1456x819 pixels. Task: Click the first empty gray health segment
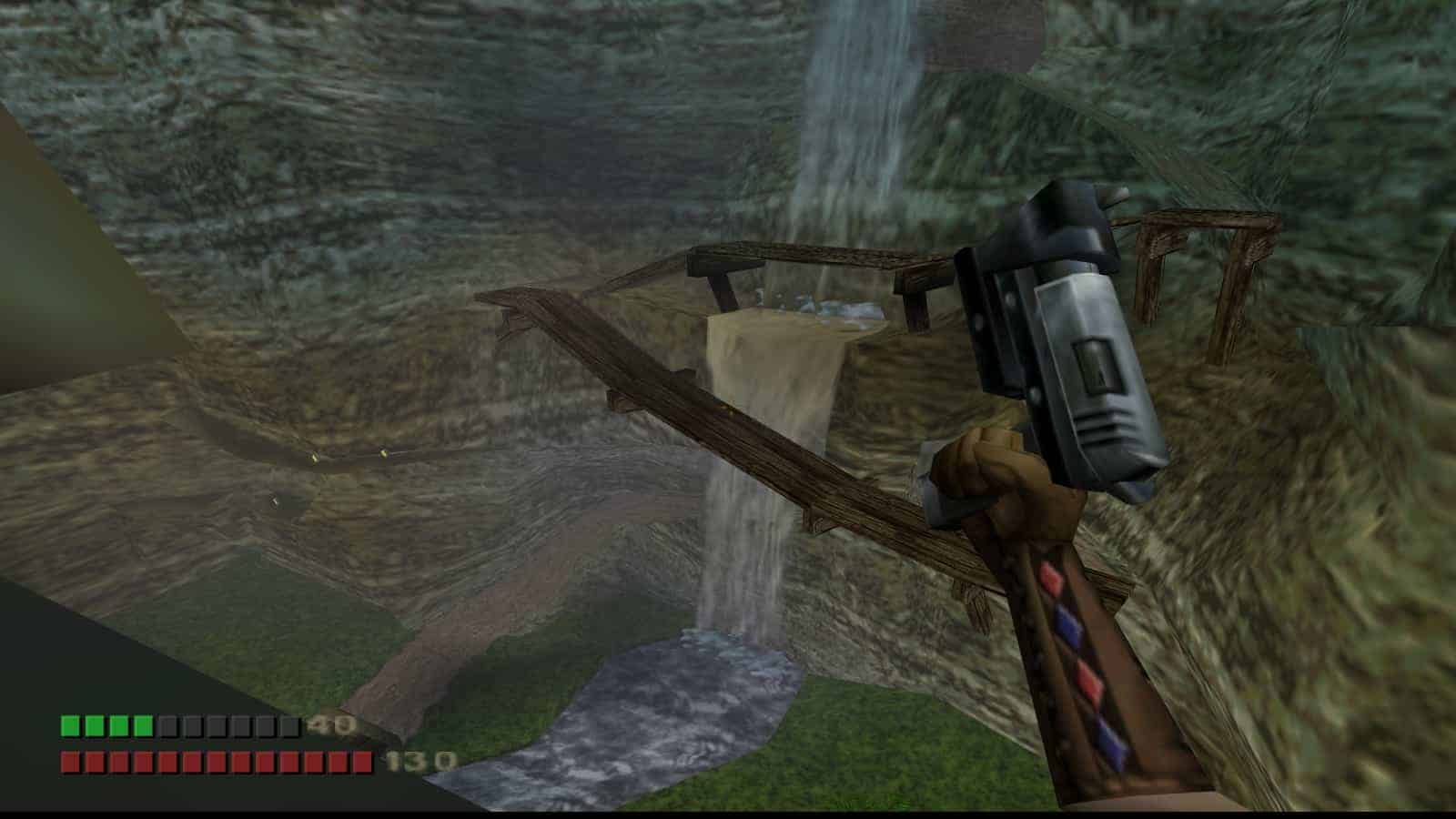pyautogui.click(x=166, y=725)
